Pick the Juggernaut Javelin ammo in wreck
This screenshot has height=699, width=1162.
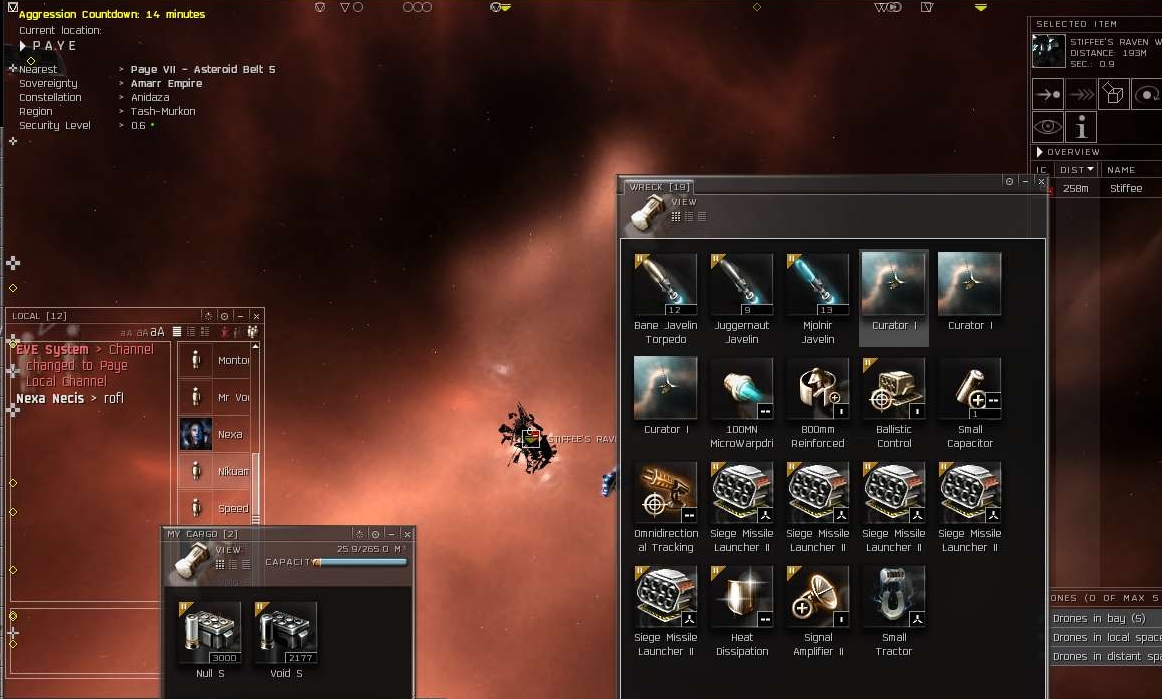(741, 286)
